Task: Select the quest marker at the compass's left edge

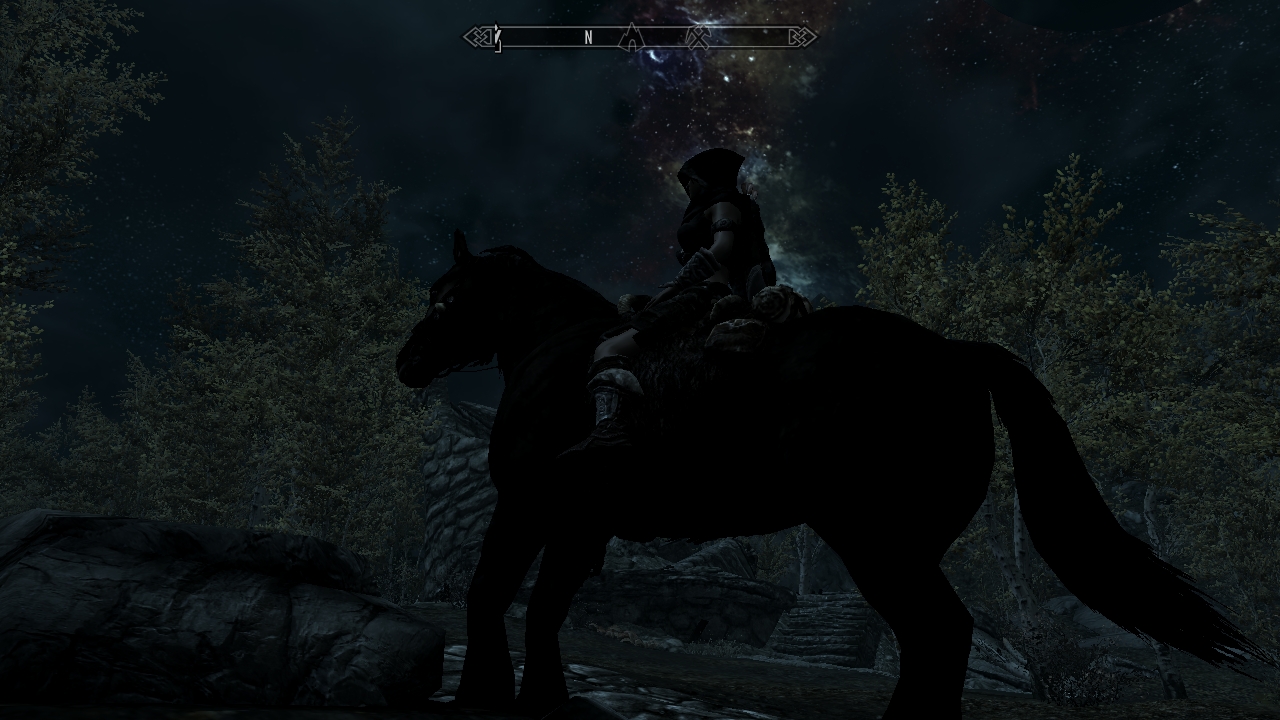Action: click(497, 39)
